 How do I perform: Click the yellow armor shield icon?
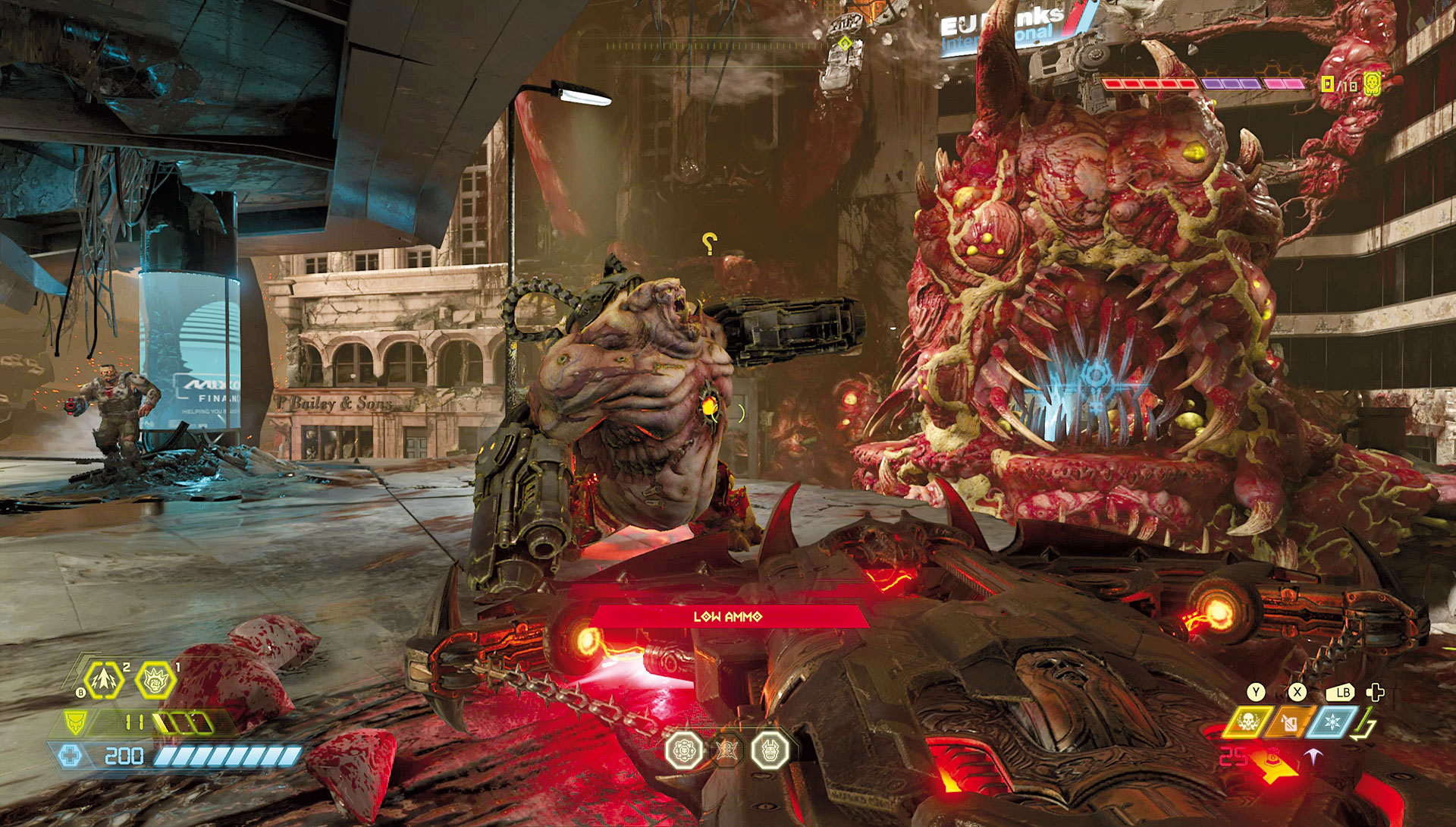(75, 723)
